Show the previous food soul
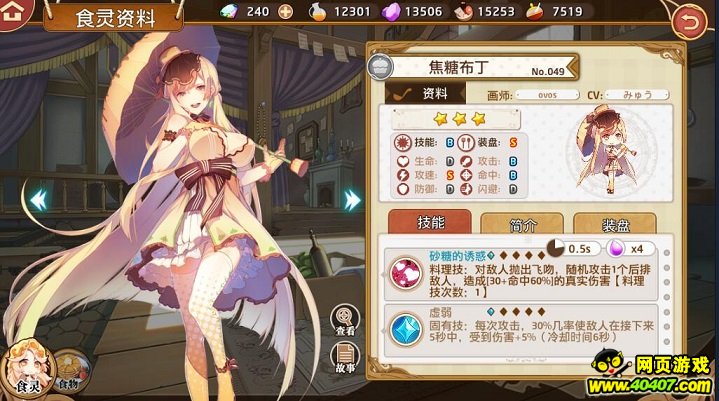The image size is (719, 401). click(39, 199)
